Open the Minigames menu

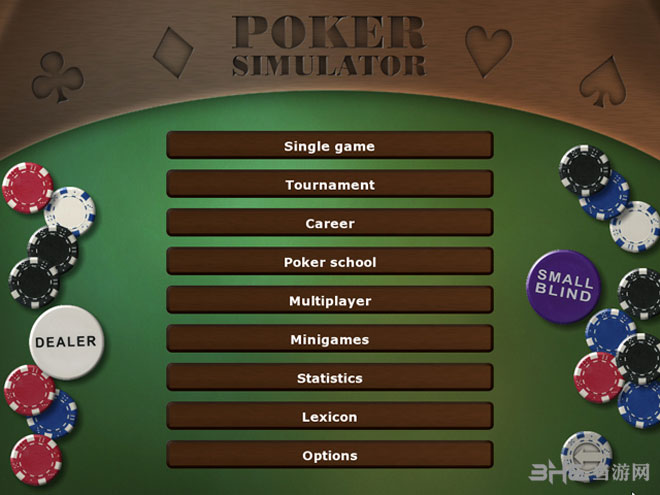pos(329,340)
